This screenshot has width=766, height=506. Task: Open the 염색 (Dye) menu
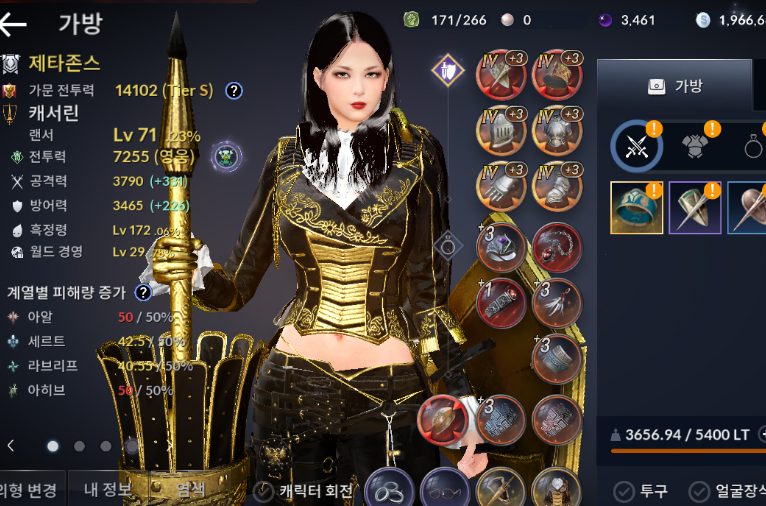pyautogui.click(x=189, y=490)
